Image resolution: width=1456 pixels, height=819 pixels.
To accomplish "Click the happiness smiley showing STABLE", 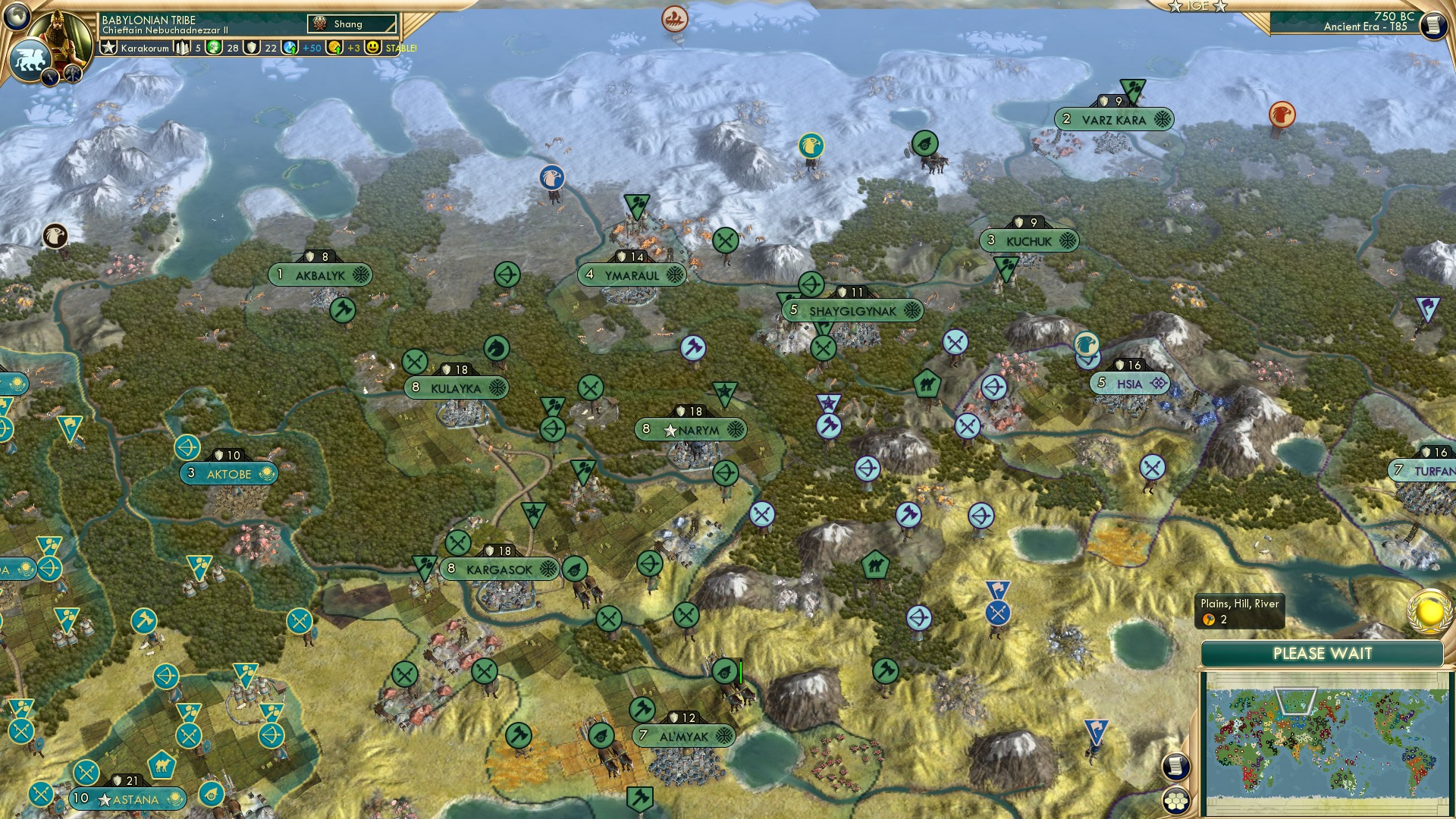I will point(373,47).
